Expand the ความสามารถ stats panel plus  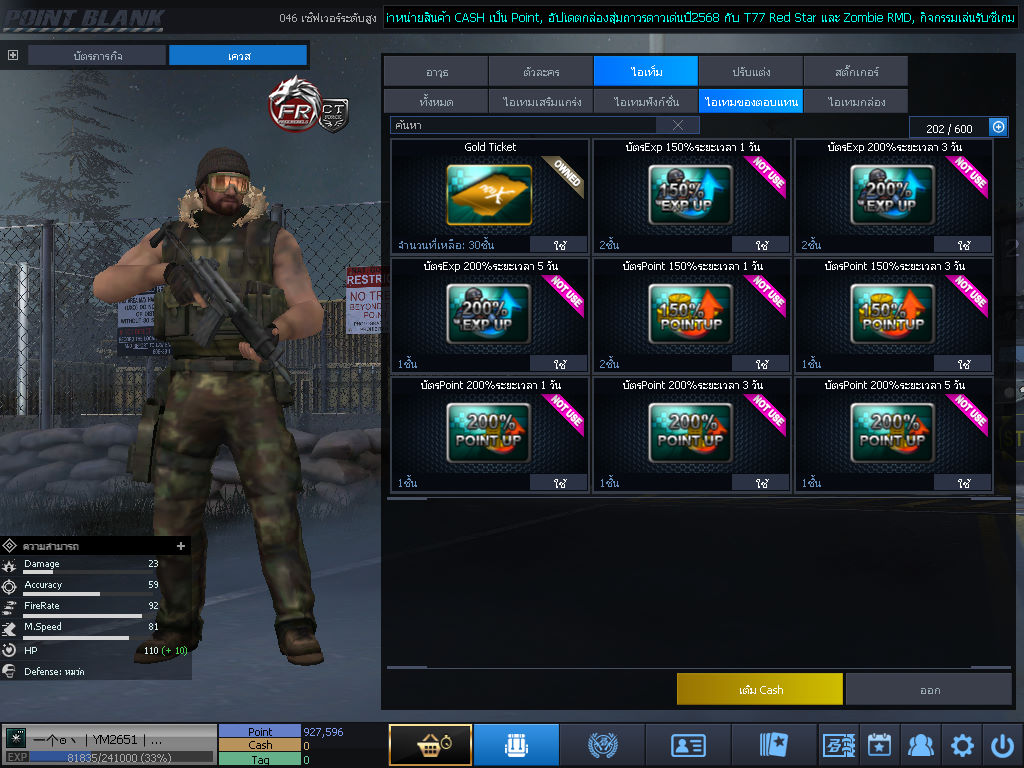tap(181, 546)
